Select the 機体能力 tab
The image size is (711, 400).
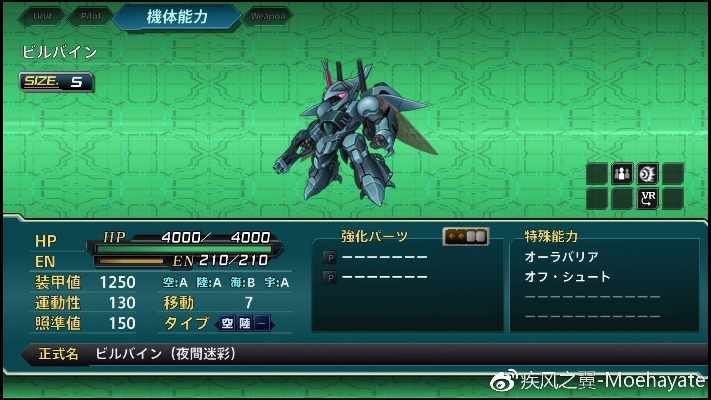(176, 17)
